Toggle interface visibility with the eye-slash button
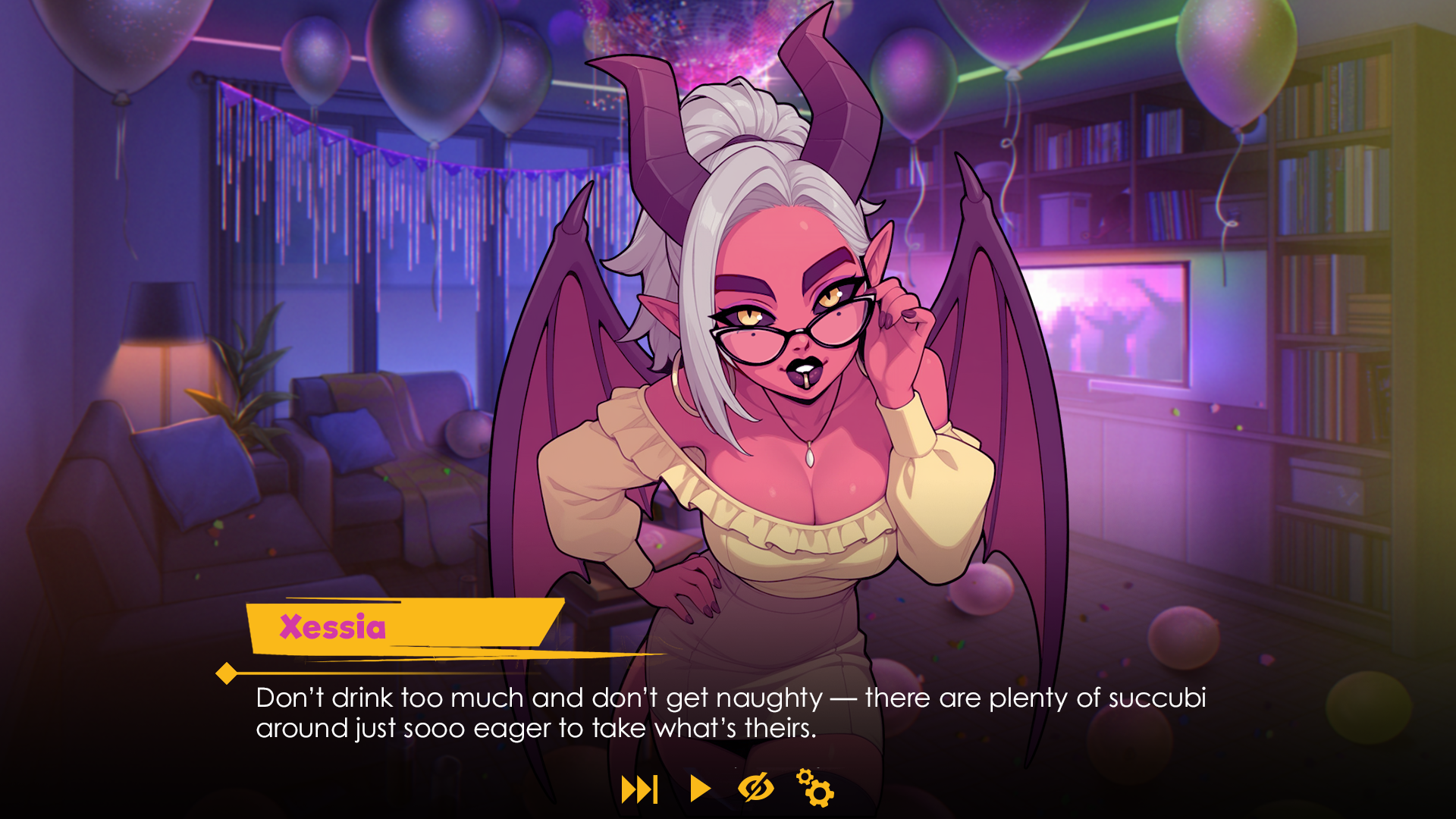 click(756, 789)
